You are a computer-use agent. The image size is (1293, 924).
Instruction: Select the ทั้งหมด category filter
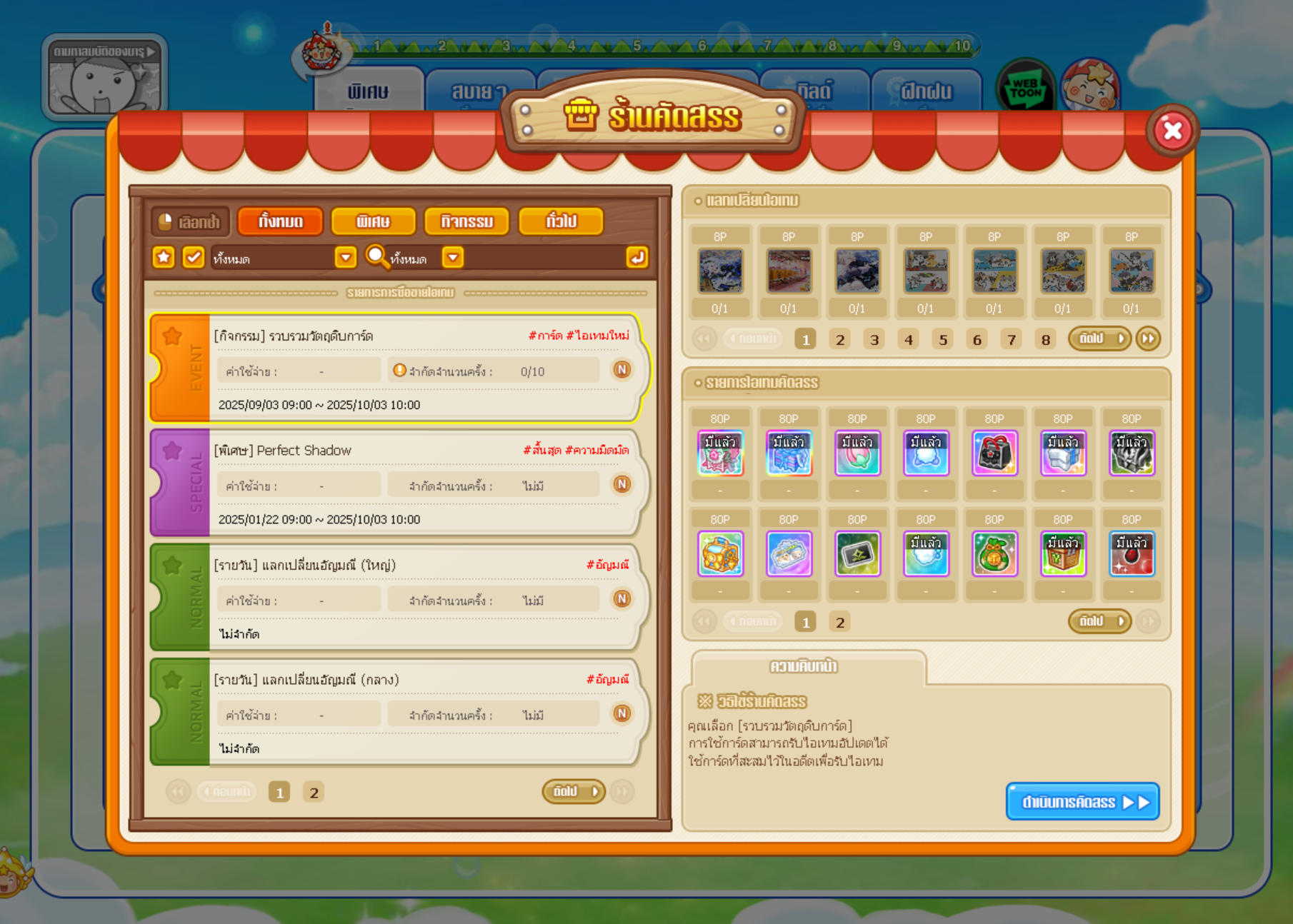pos(281,221)
